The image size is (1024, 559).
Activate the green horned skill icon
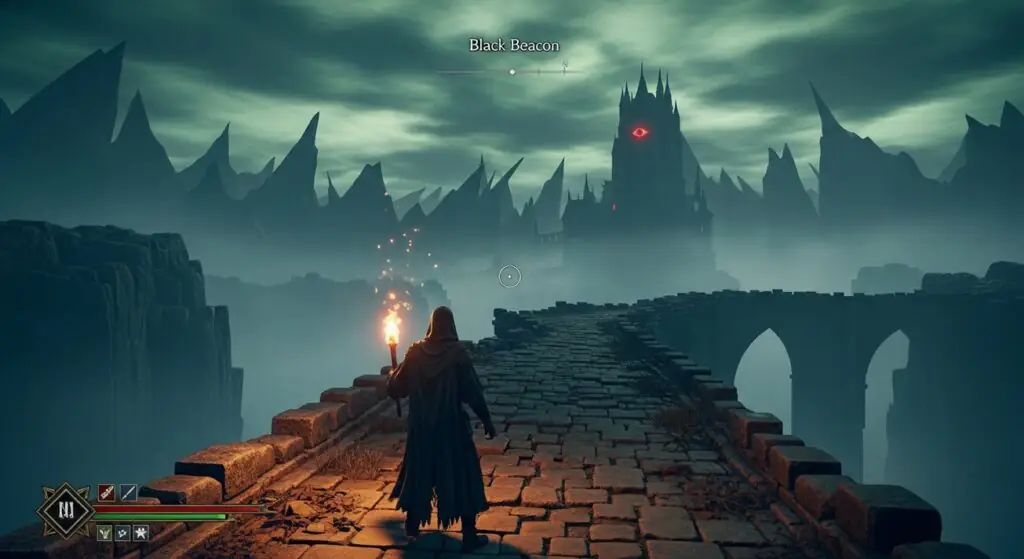(104, 533)
